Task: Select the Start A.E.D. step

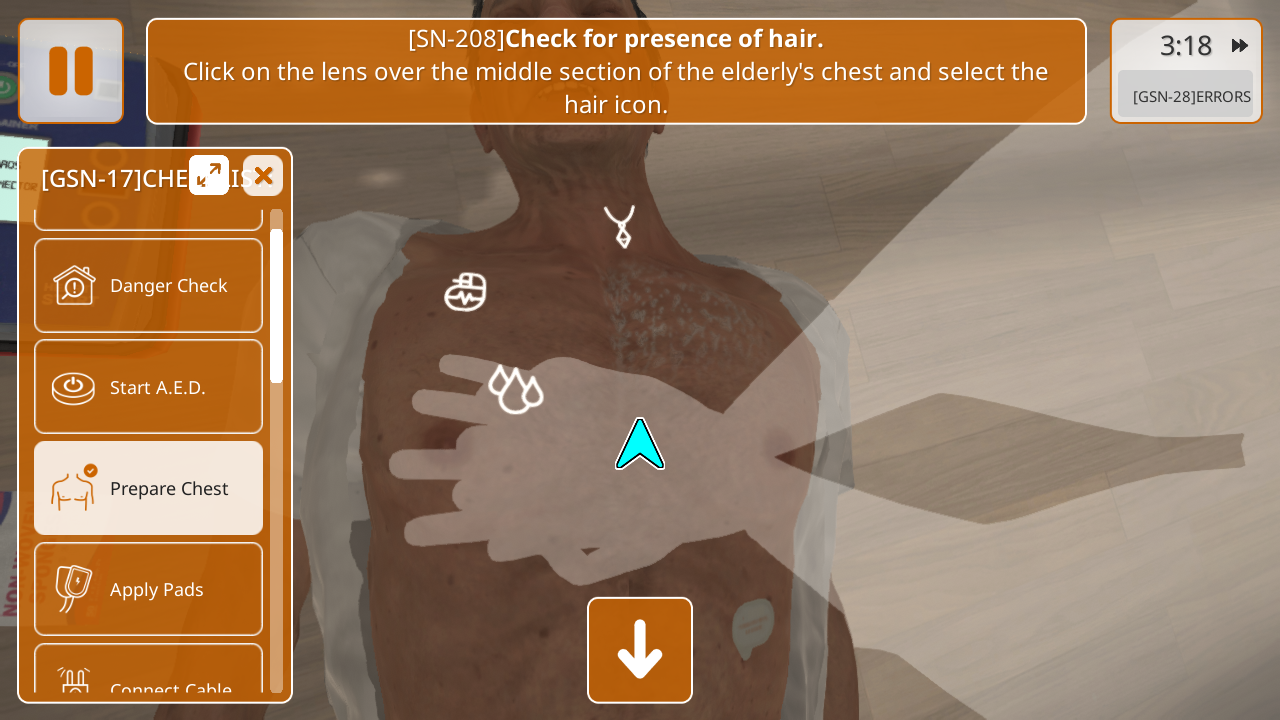Action: click(148, 387)
